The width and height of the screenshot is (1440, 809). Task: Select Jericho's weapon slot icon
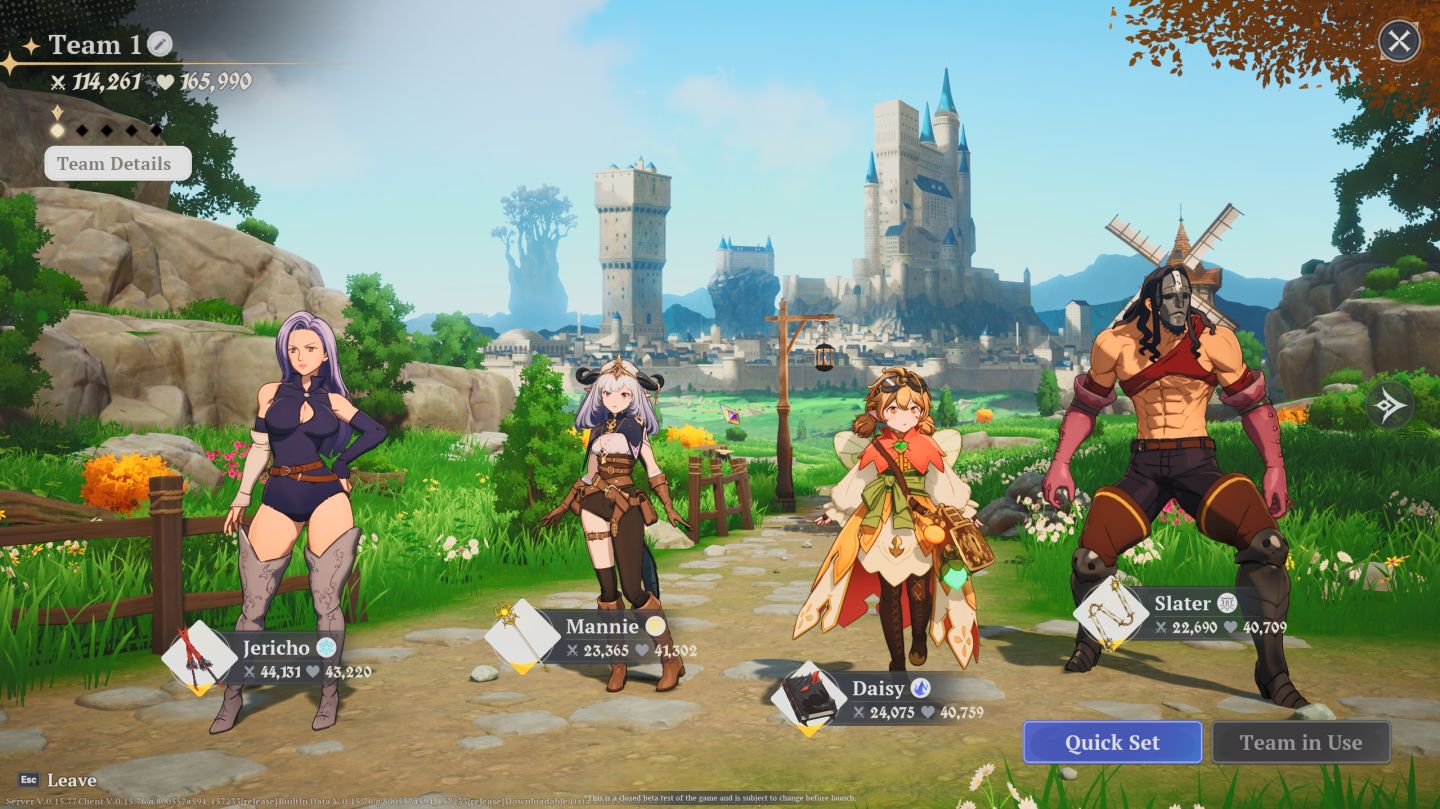tap(199, 656)
